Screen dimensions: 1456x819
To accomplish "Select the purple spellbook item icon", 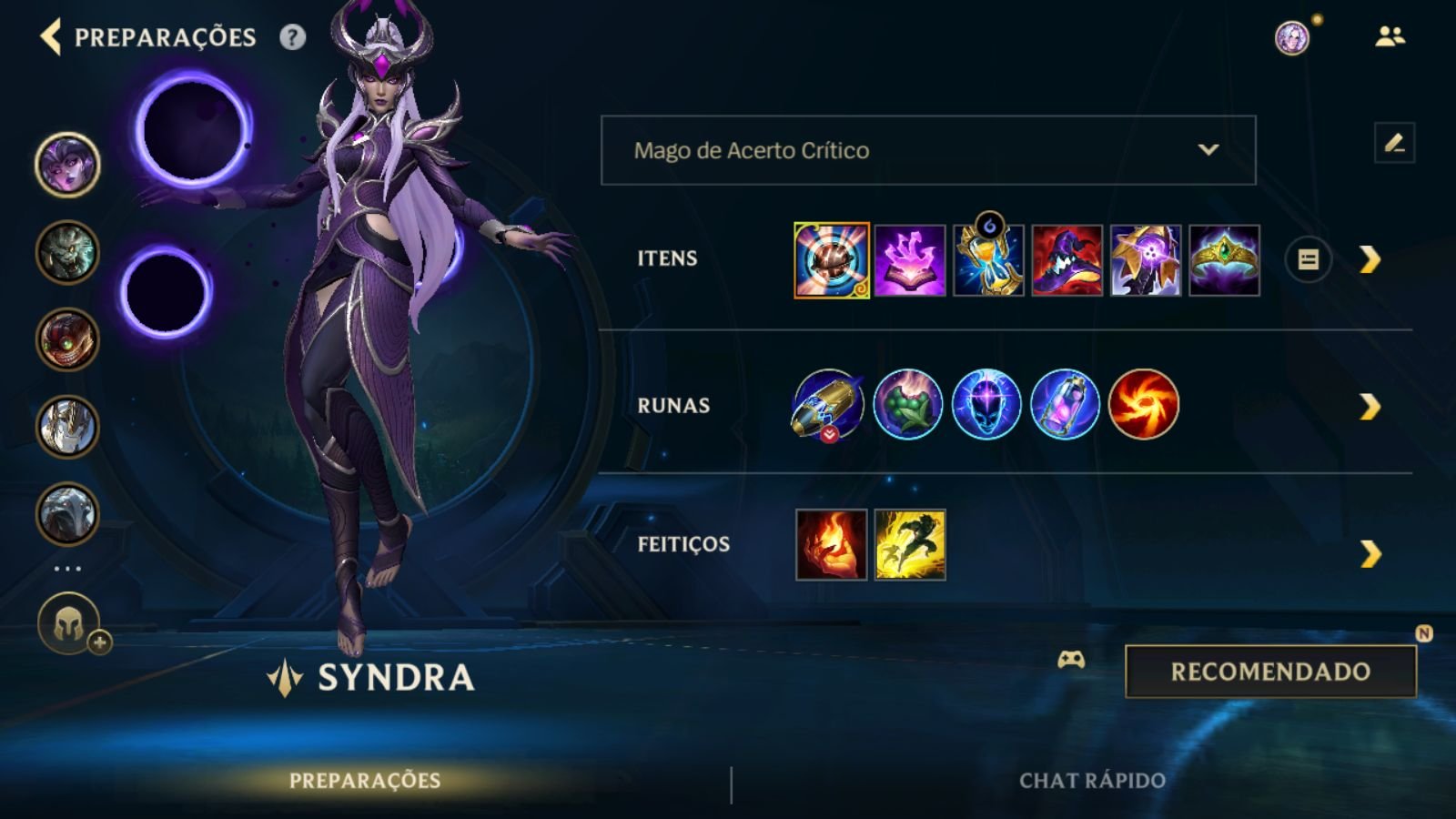I will click(910, 261).
